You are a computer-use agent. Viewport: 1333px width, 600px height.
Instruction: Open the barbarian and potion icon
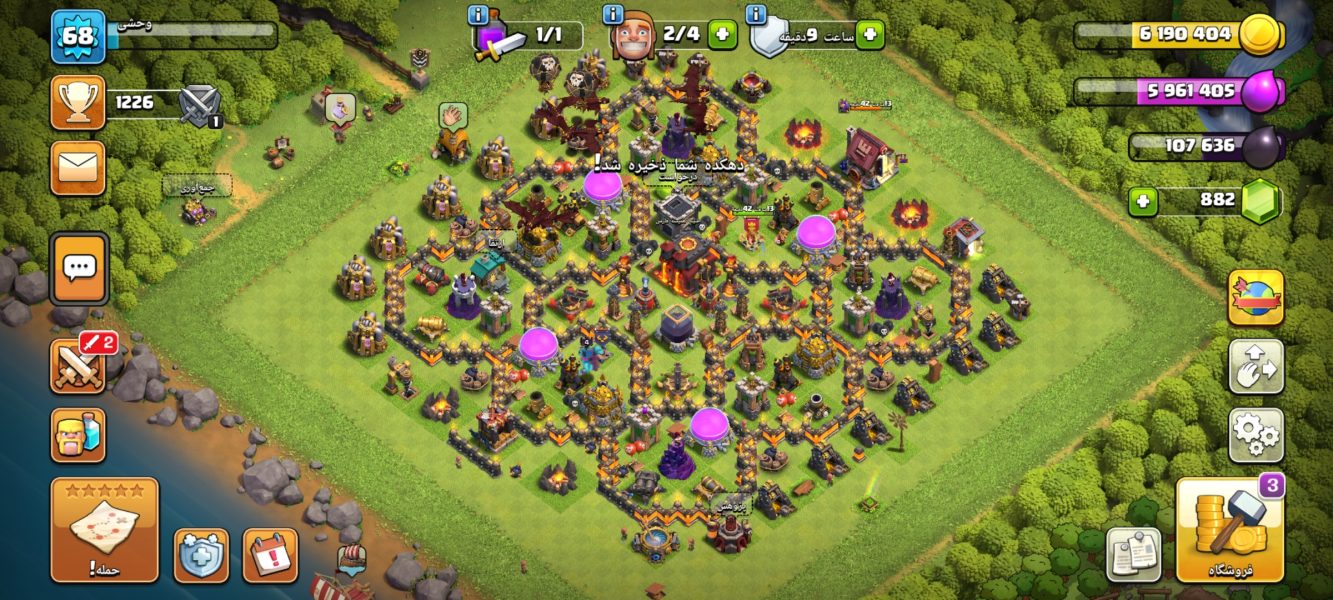(78, 435)
